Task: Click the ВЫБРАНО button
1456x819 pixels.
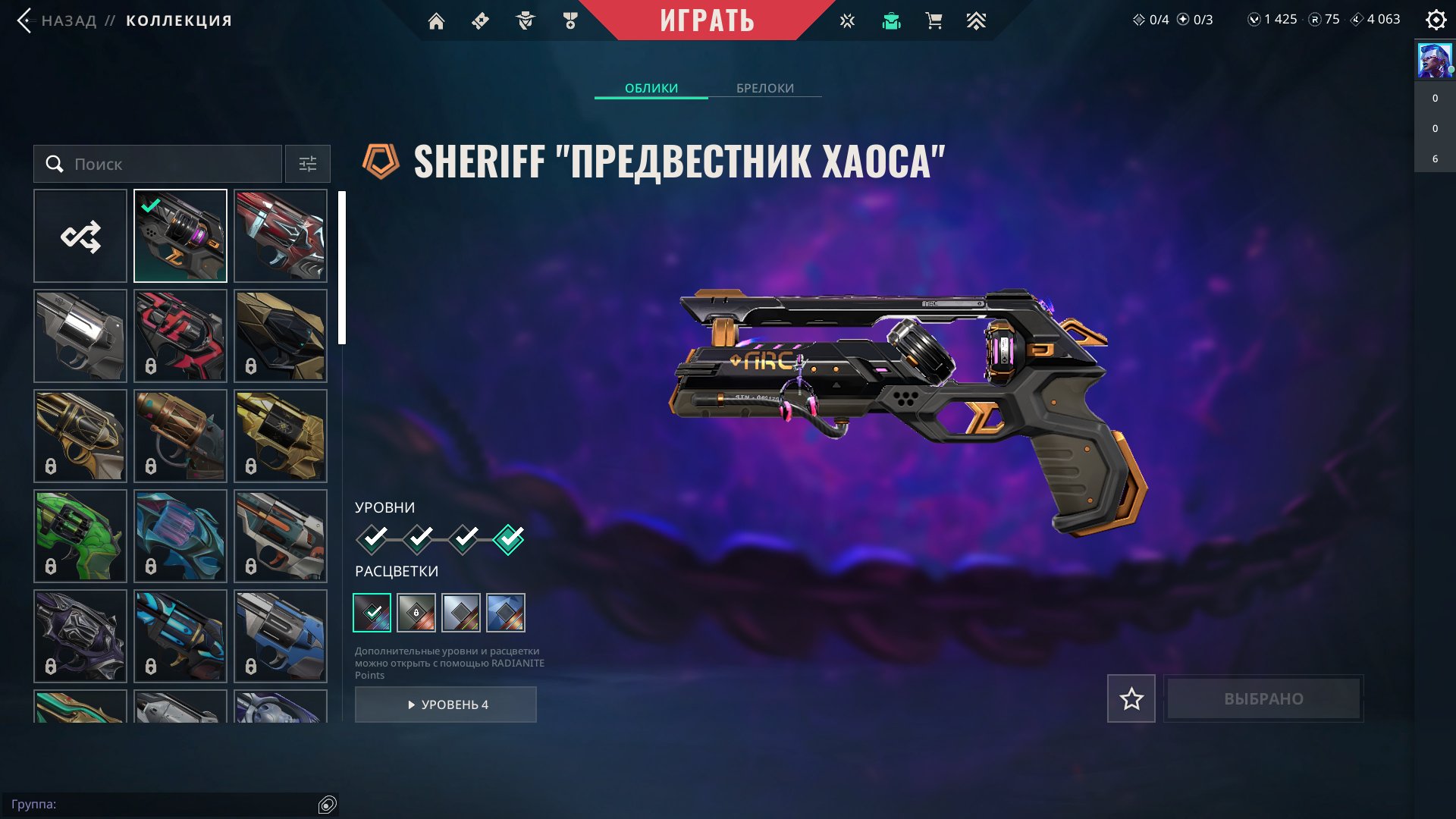Action: pos(1263,698)
